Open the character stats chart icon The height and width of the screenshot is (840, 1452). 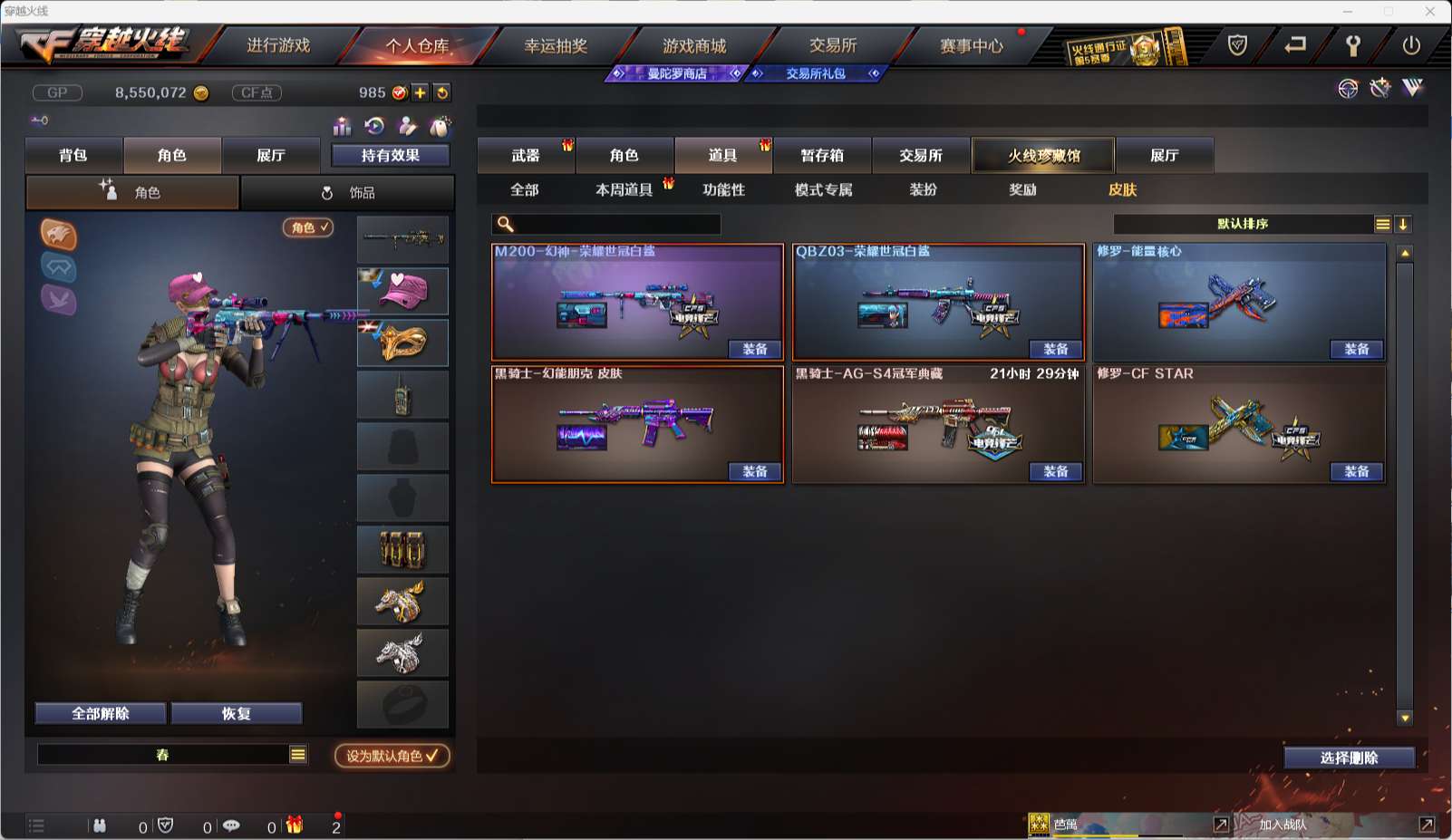pos(343,127)
